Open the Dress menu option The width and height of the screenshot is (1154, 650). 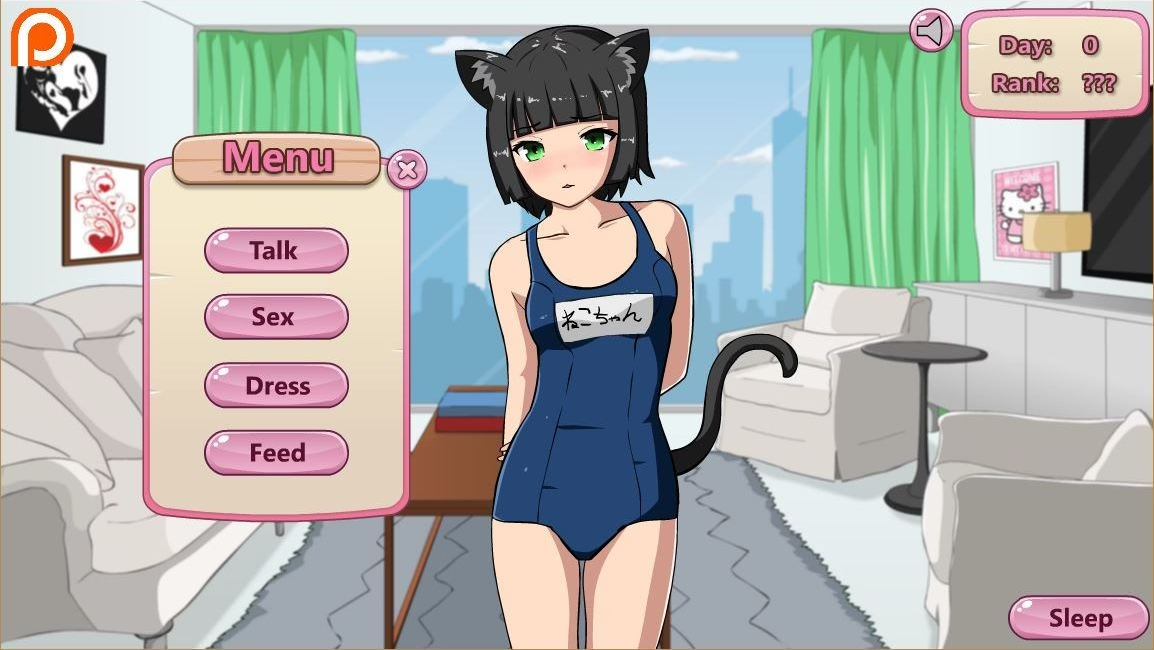(276, 385)
